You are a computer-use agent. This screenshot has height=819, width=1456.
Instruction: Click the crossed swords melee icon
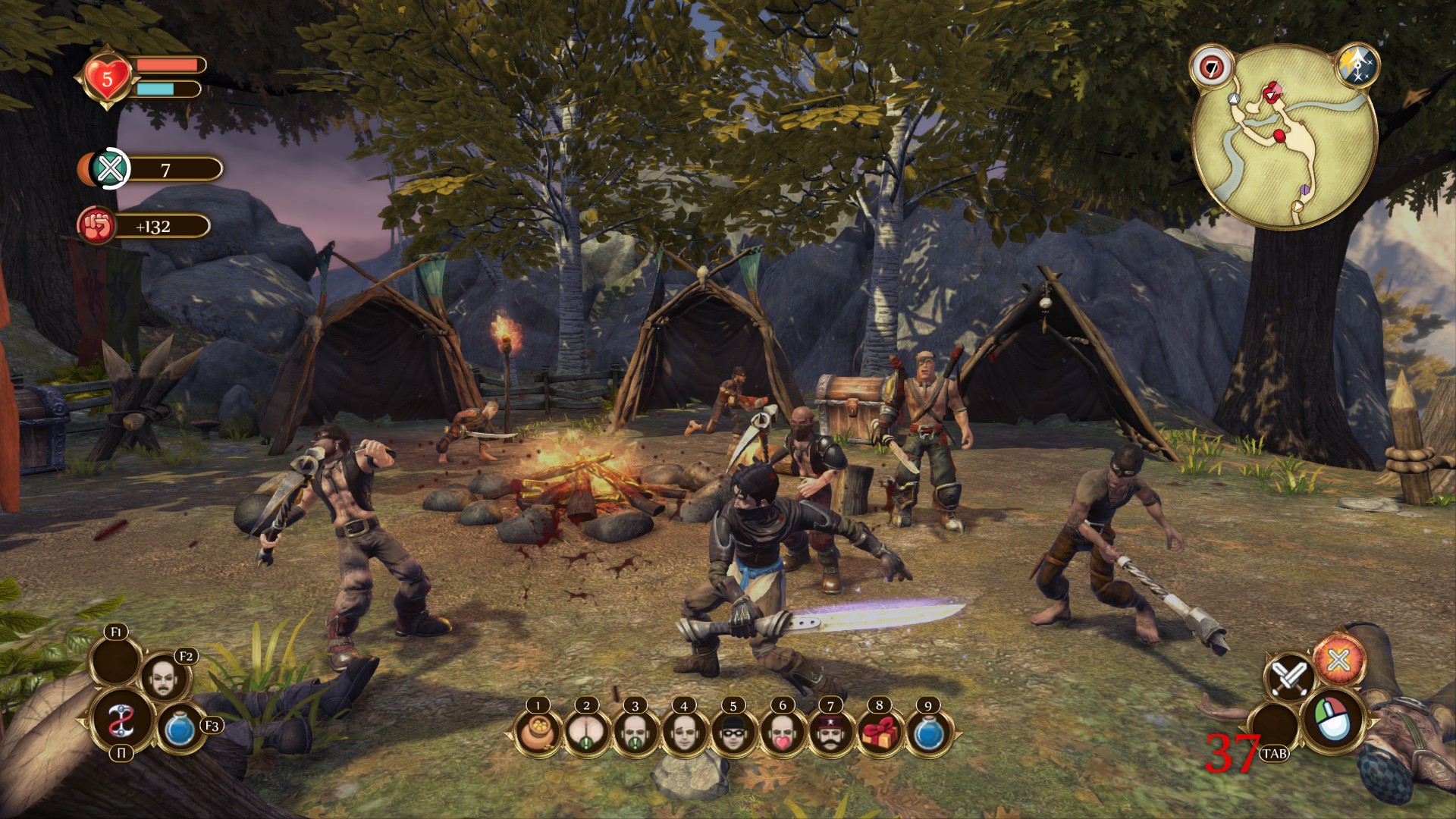1288,677
